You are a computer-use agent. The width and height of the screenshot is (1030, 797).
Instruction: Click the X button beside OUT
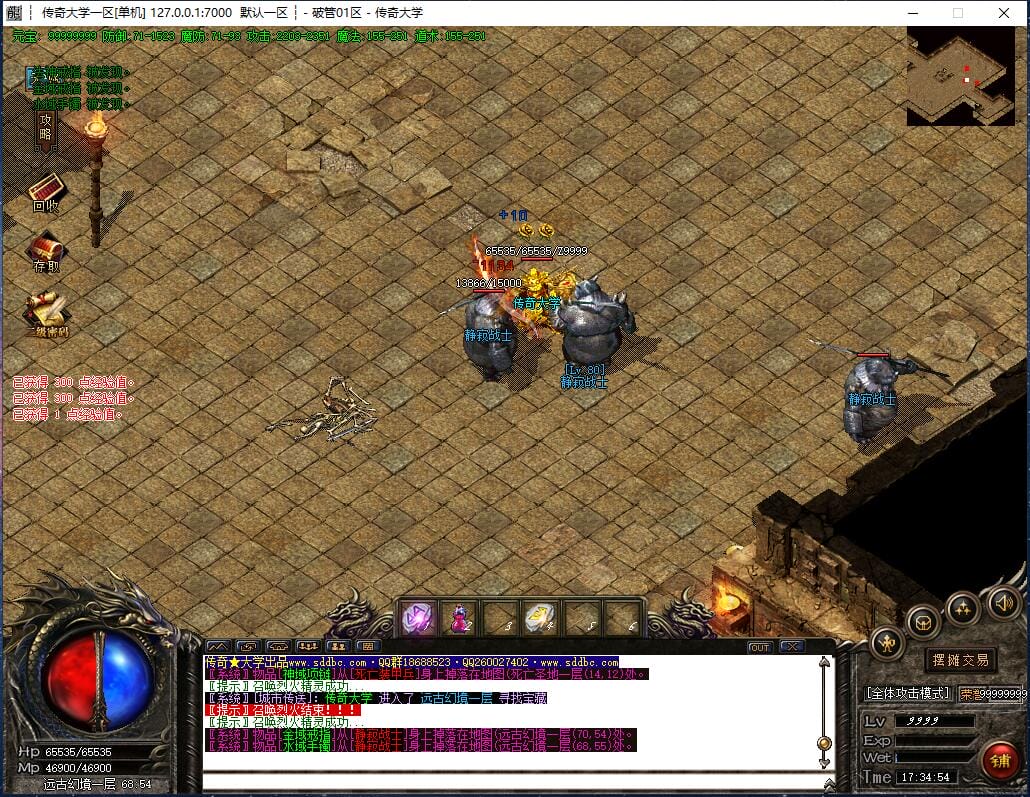[x=792, y=647]
